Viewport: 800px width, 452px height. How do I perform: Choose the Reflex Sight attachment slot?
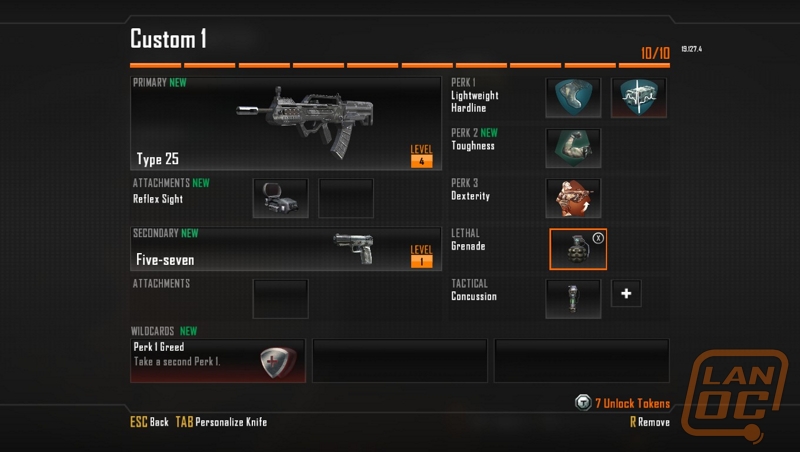[x=280, y=198]
